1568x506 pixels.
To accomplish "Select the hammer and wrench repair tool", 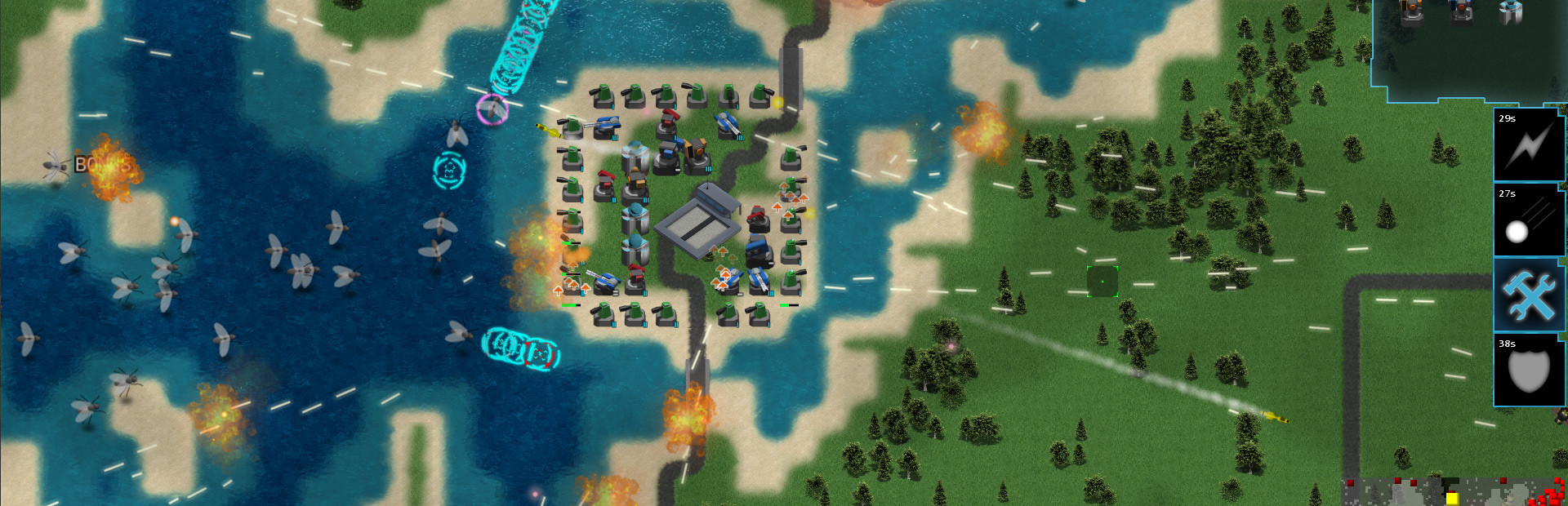I will (x=1528, y=295).
